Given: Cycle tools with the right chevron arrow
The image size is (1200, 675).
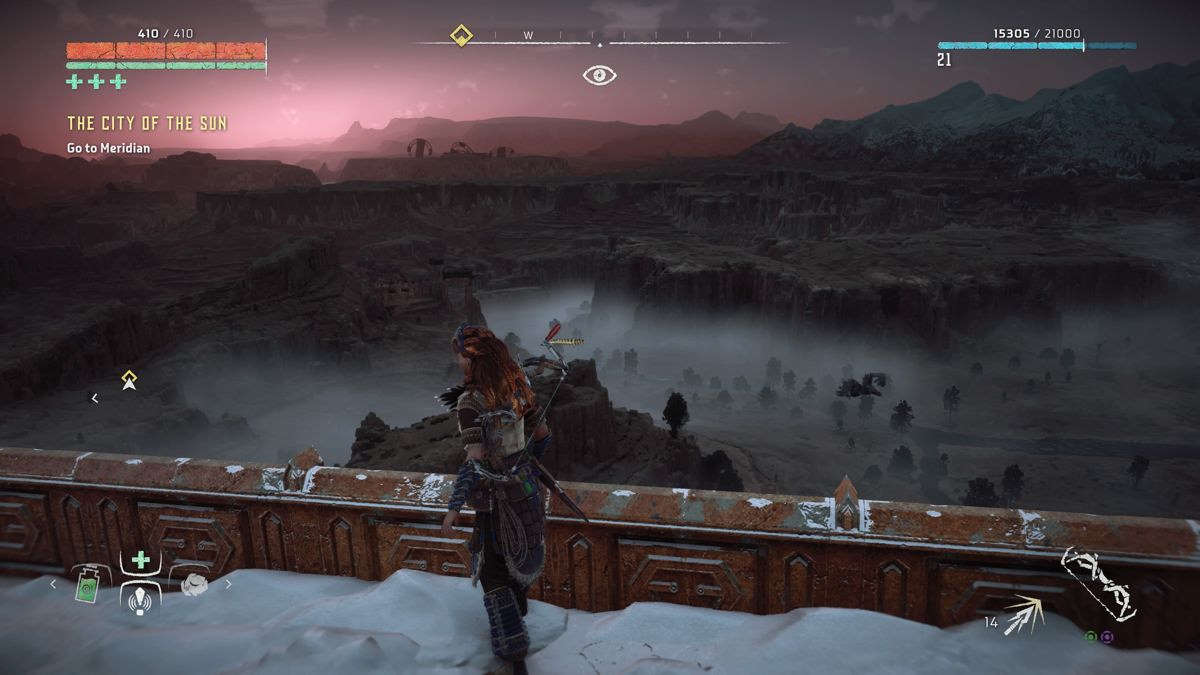Looking at the screenshot, I should (x=228, y=584).
